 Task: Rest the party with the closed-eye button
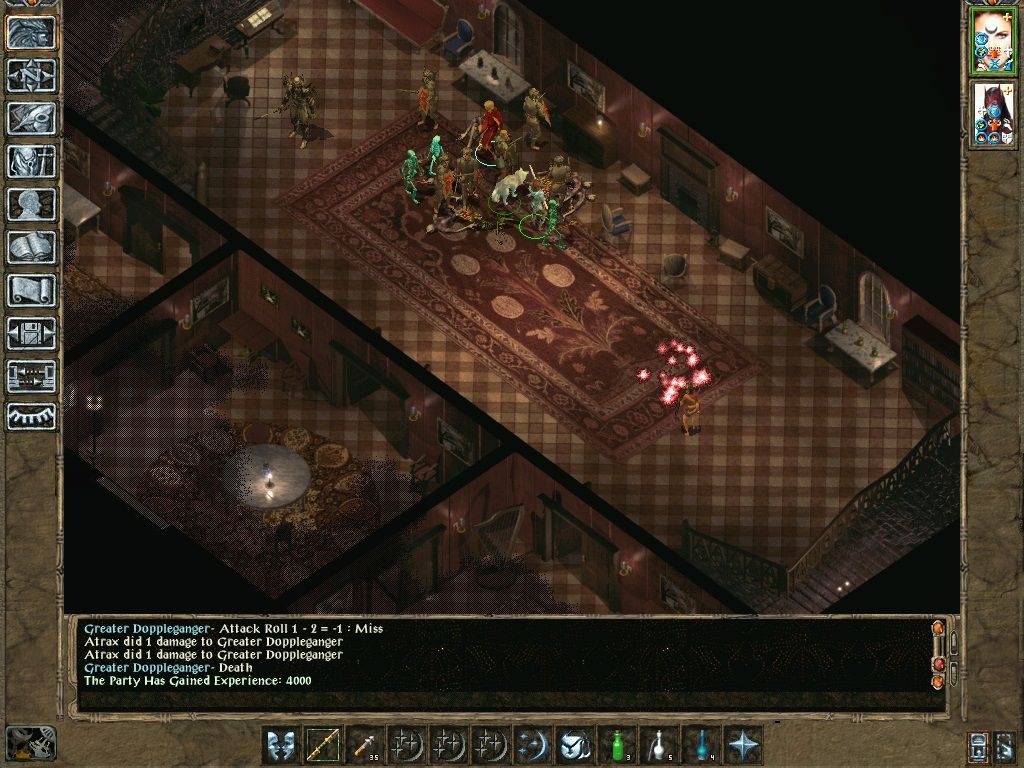click(x=31, y=416)
